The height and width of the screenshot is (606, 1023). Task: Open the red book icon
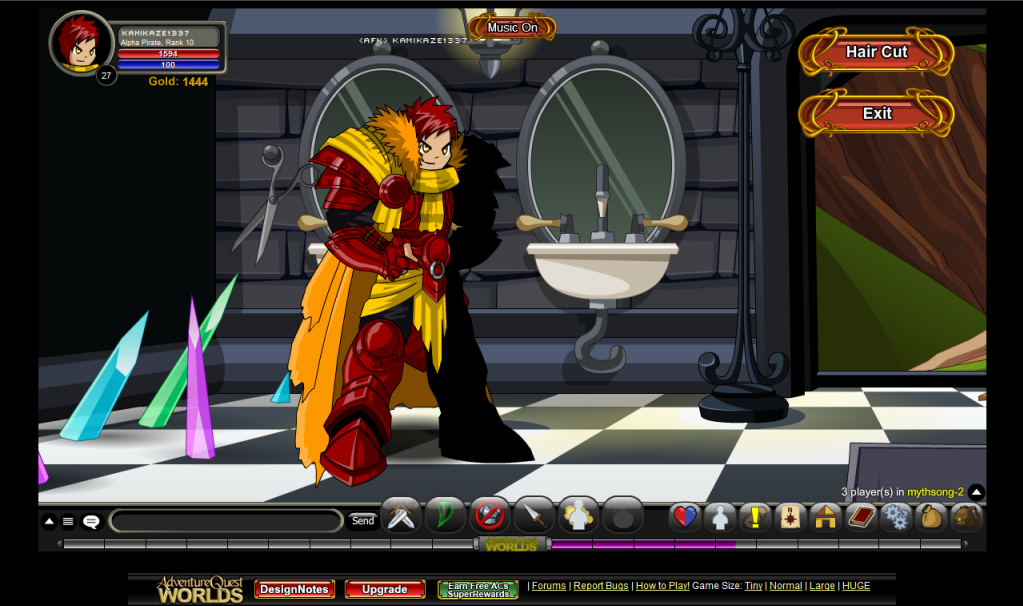[x=861, y=517]
